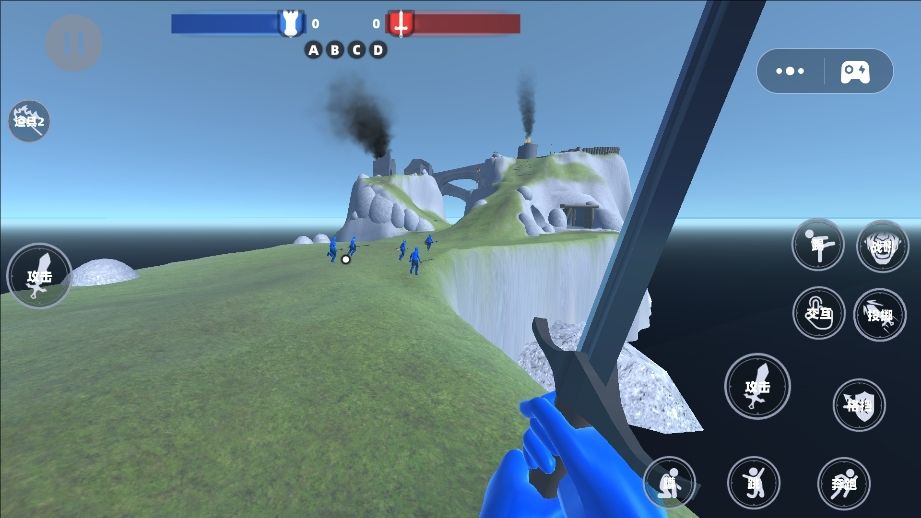Tap the 踢 kick button
This screenshot has height=518, width=921.
coord(818,245)
